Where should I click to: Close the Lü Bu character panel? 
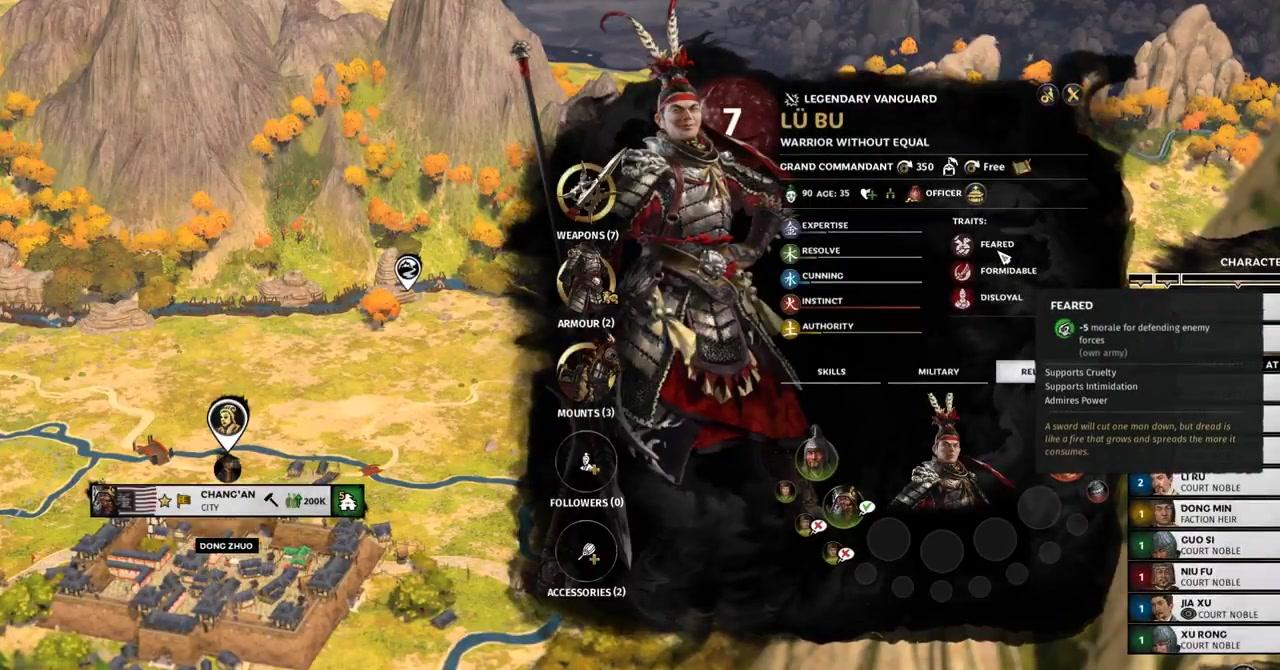1073,95
